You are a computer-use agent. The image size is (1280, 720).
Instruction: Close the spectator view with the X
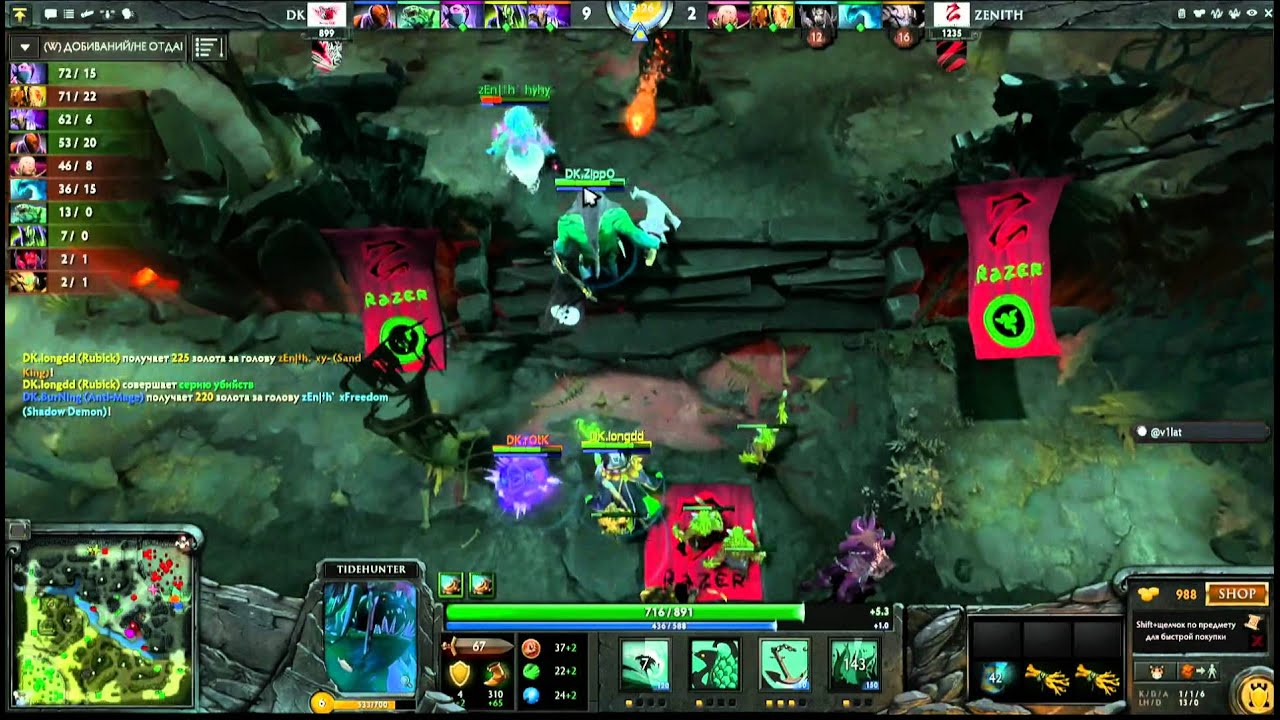[1268, 14]
